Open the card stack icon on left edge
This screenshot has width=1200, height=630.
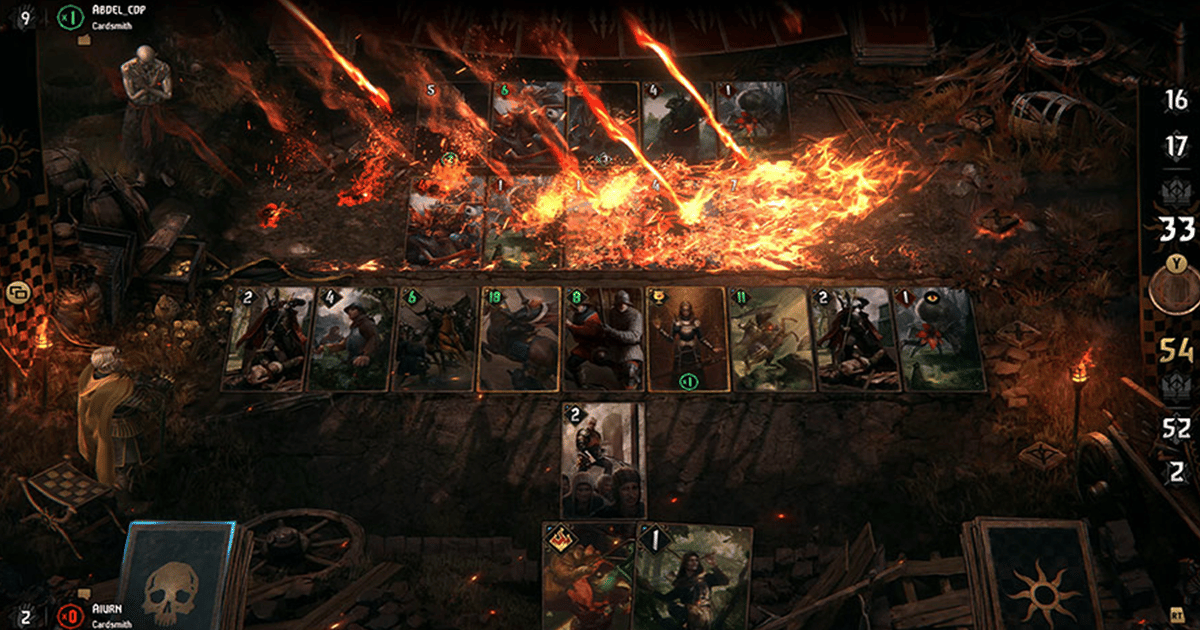[18, 293]
